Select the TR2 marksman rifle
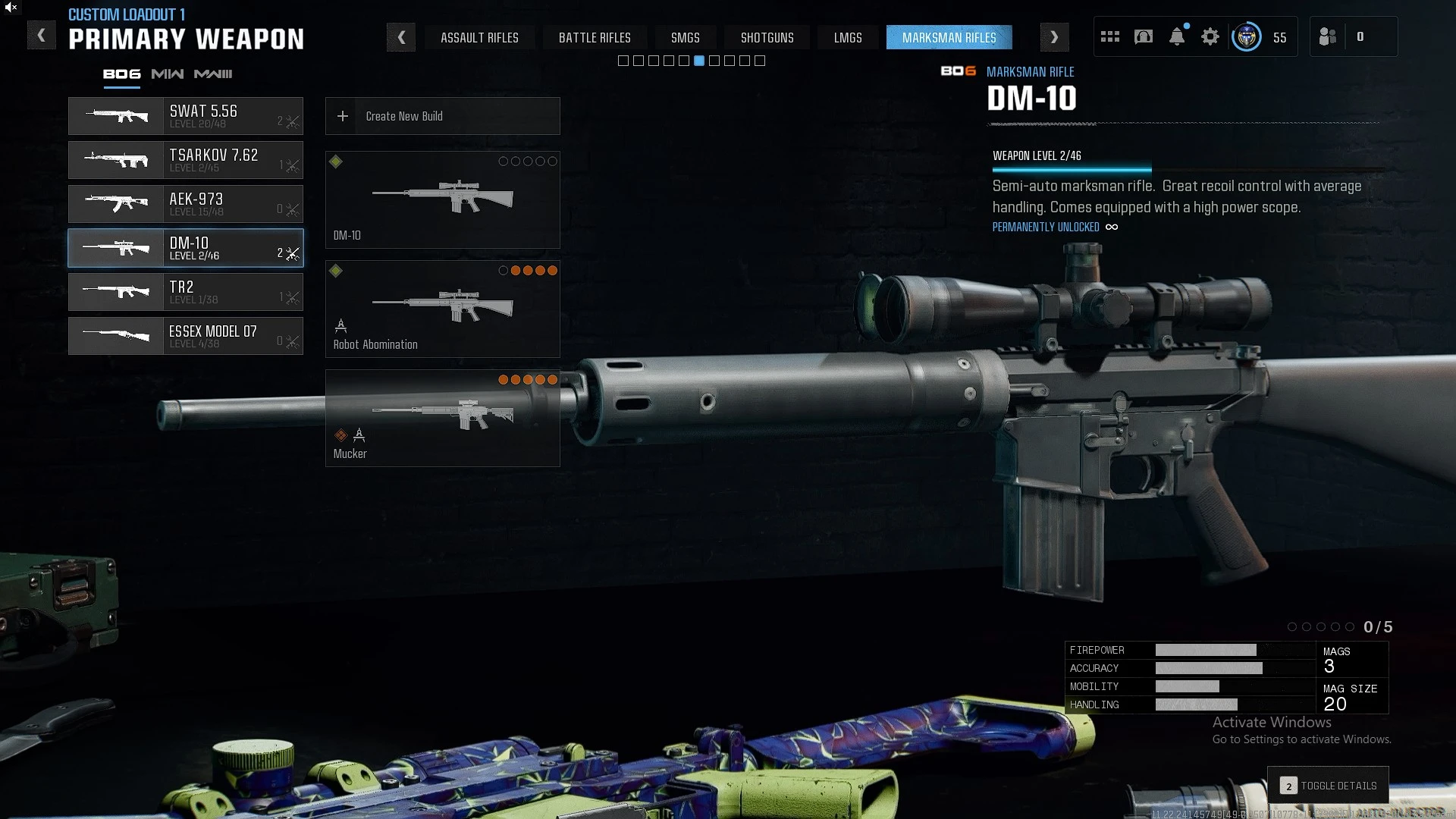Screen dimensions: 1456x819 [x=186, y=292]
